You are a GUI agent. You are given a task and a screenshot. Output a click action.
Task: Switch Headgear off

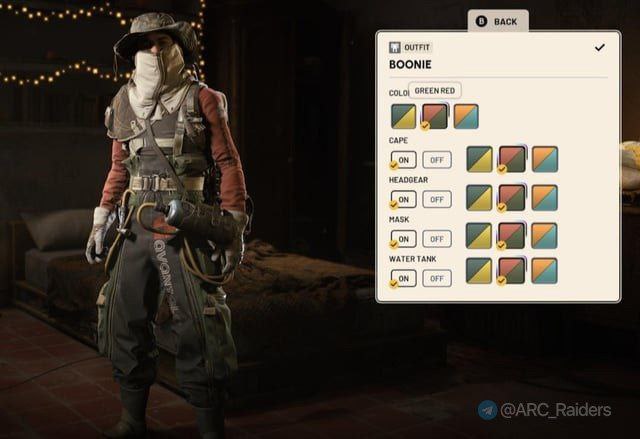[436, 199]
